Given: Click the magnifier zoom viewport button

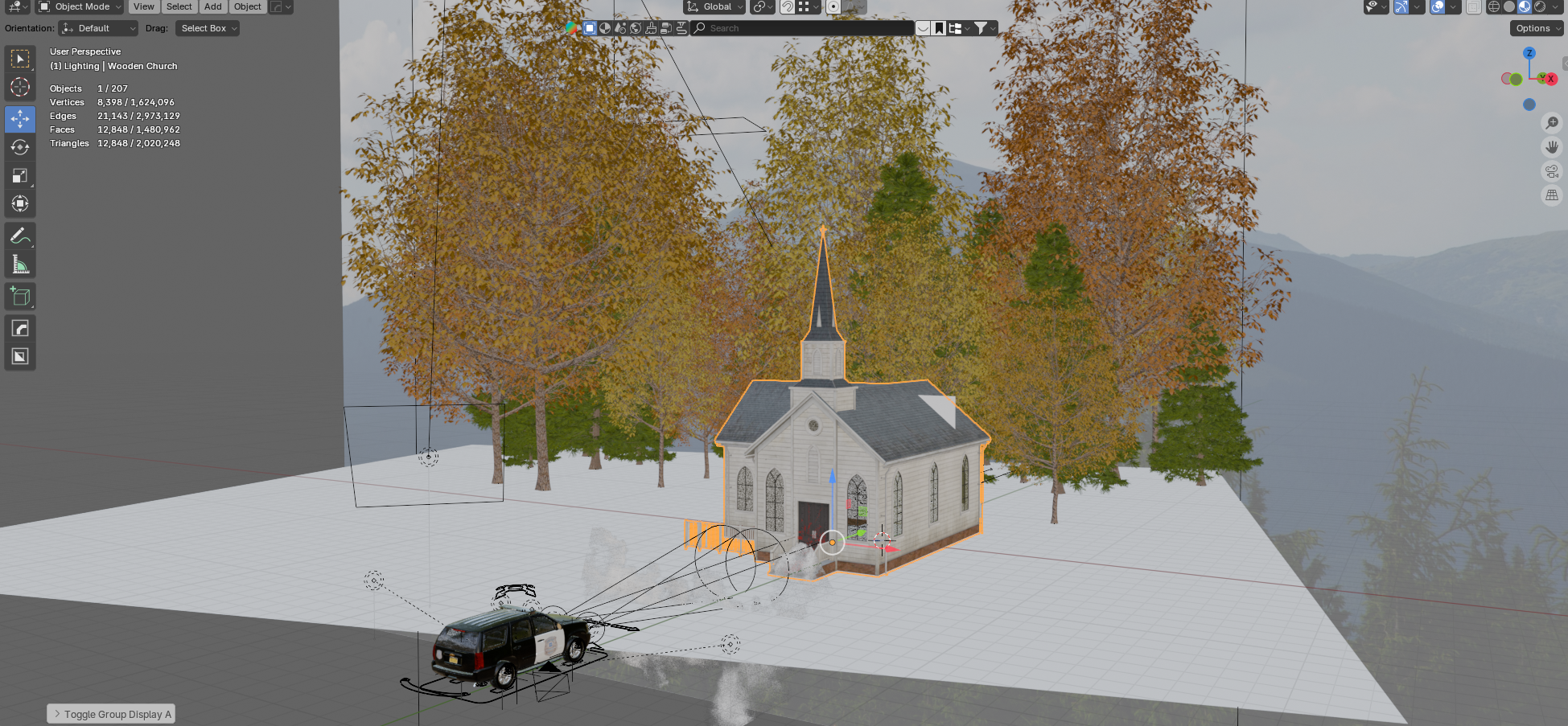Looking at the screenshot, I should coord(1552,123).
